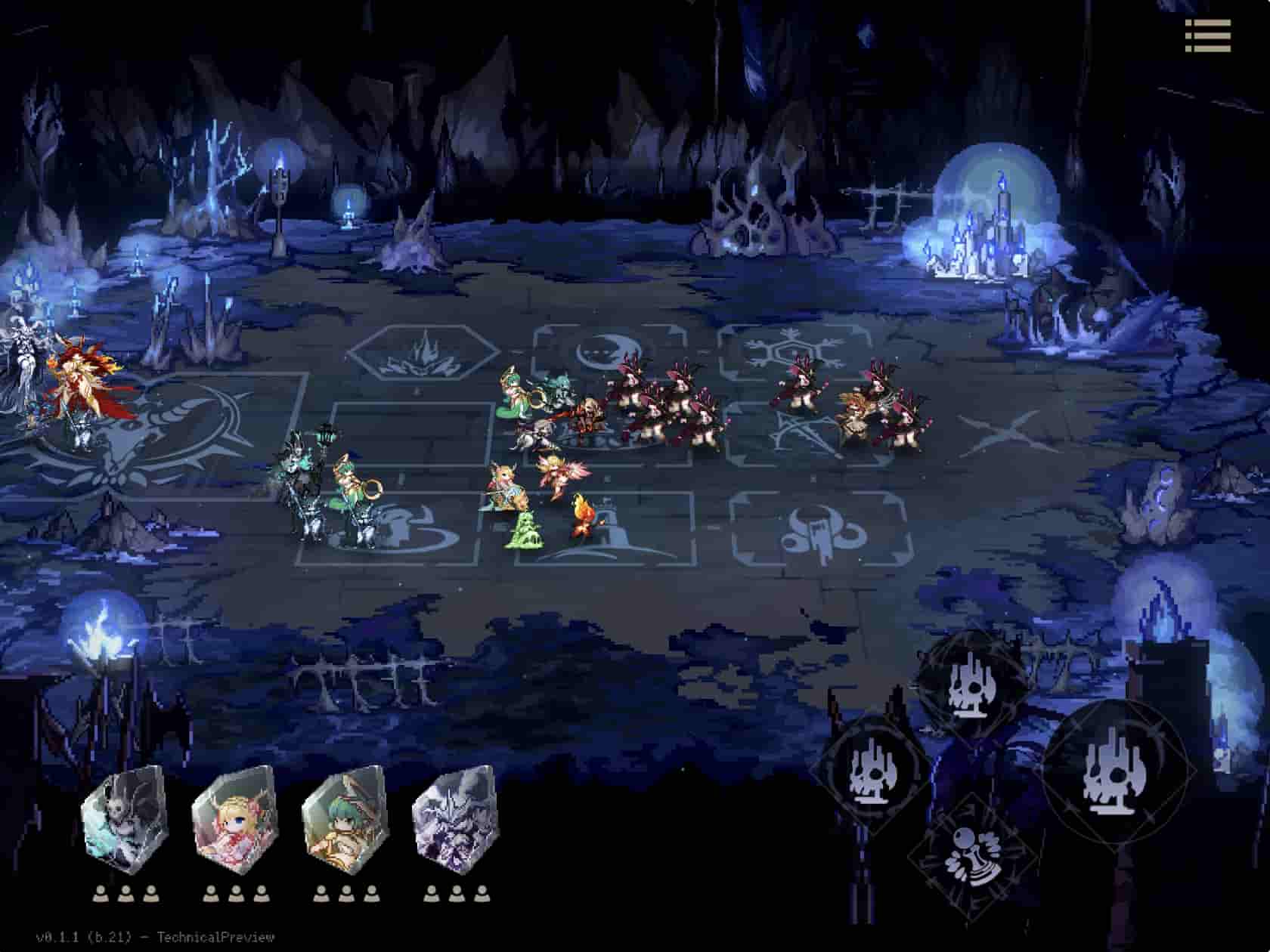Image resolution: width=1270 pixels, height=952 pixels.
Task: Open the hamburger menu
Action: [1208, 36]
